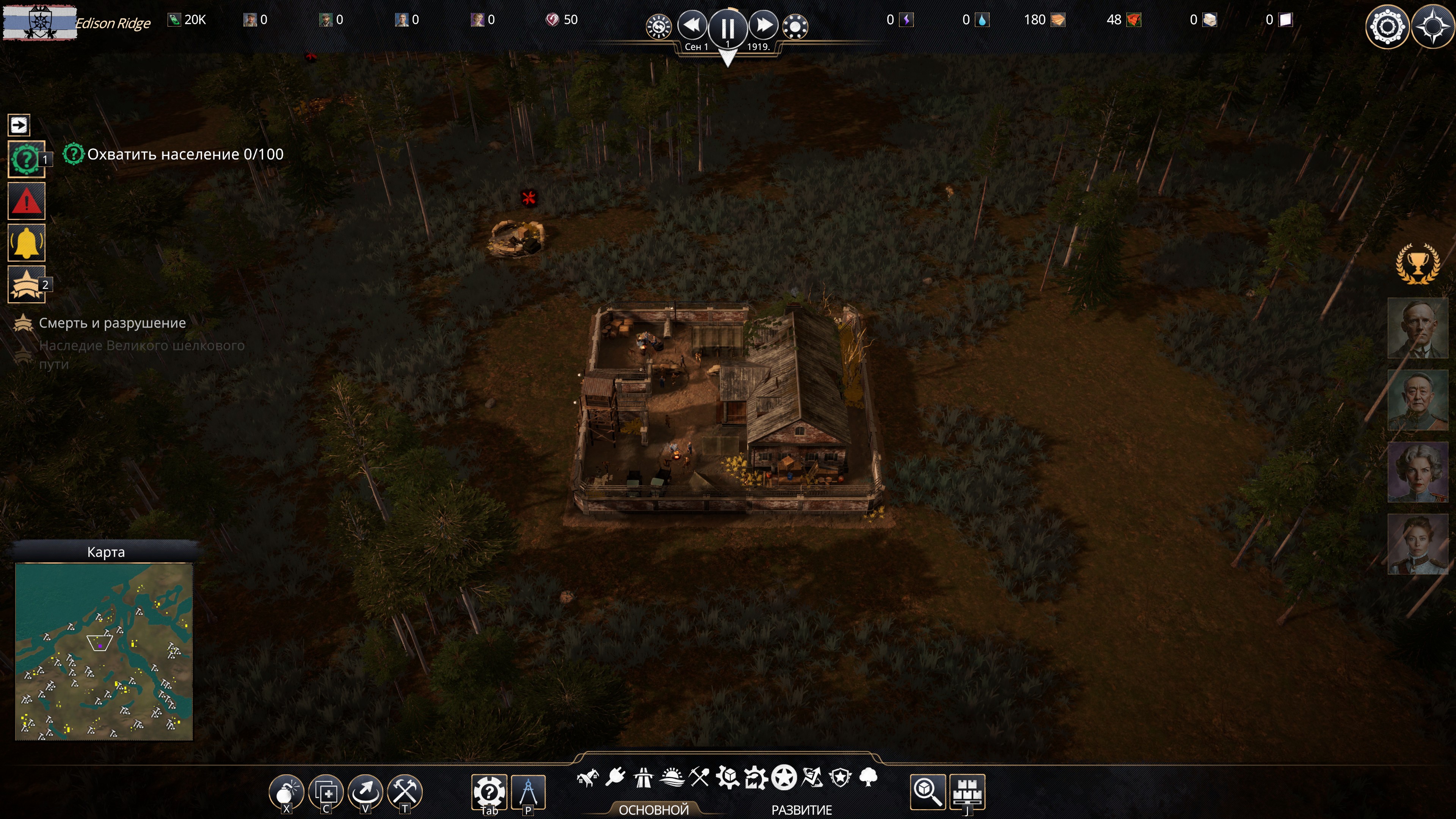
Task: Select the crossed hammers build tool
Action: click(405, 791)
